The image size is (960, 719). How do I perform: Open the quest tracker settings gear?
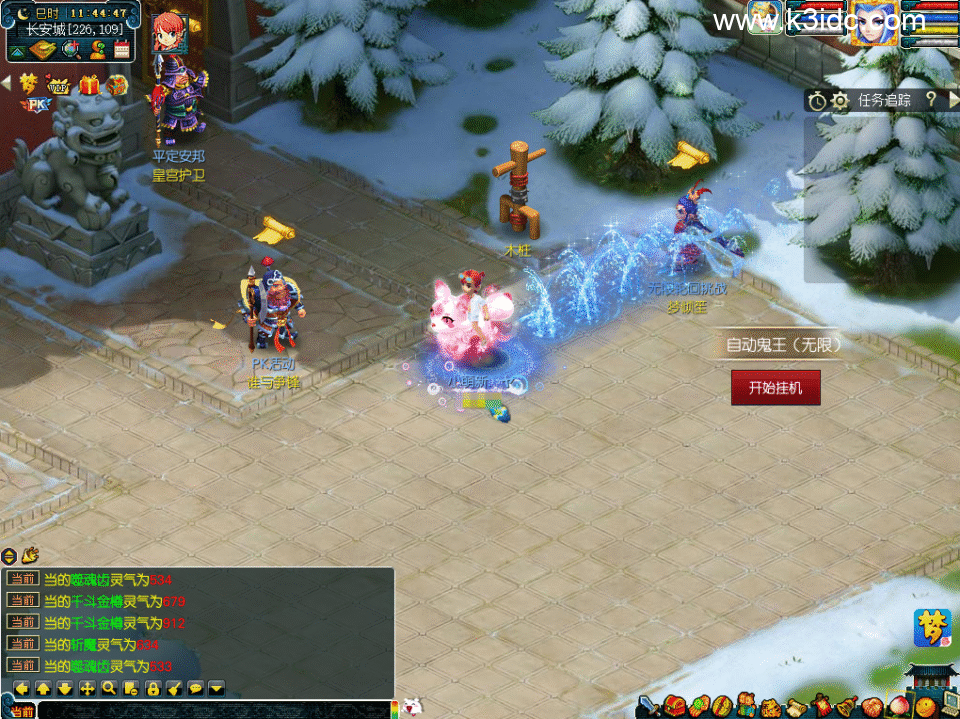coord(840,101)
